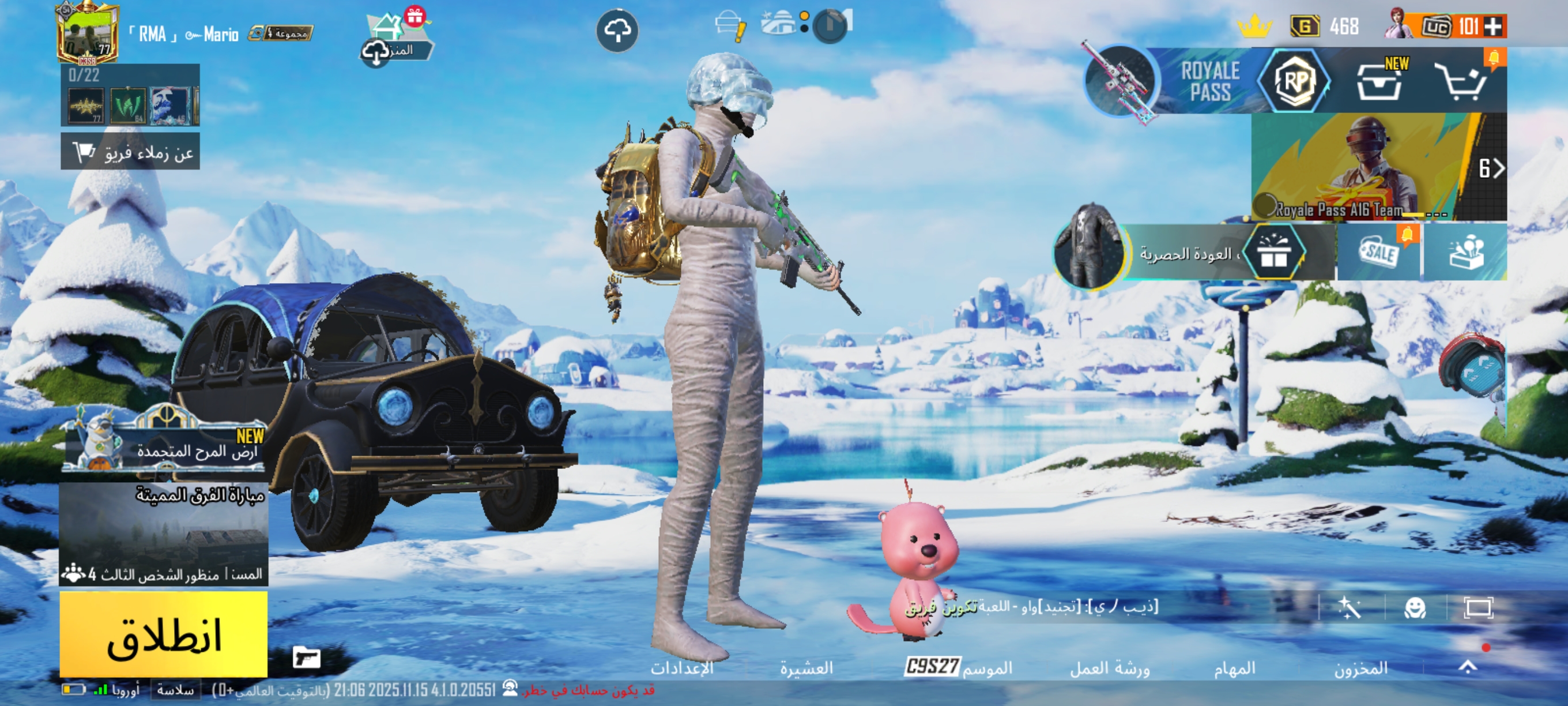Viewport: 1568px width, 706px height.
Task: Expand the bottom menu arrow
Action: [x=1468, y=667]
